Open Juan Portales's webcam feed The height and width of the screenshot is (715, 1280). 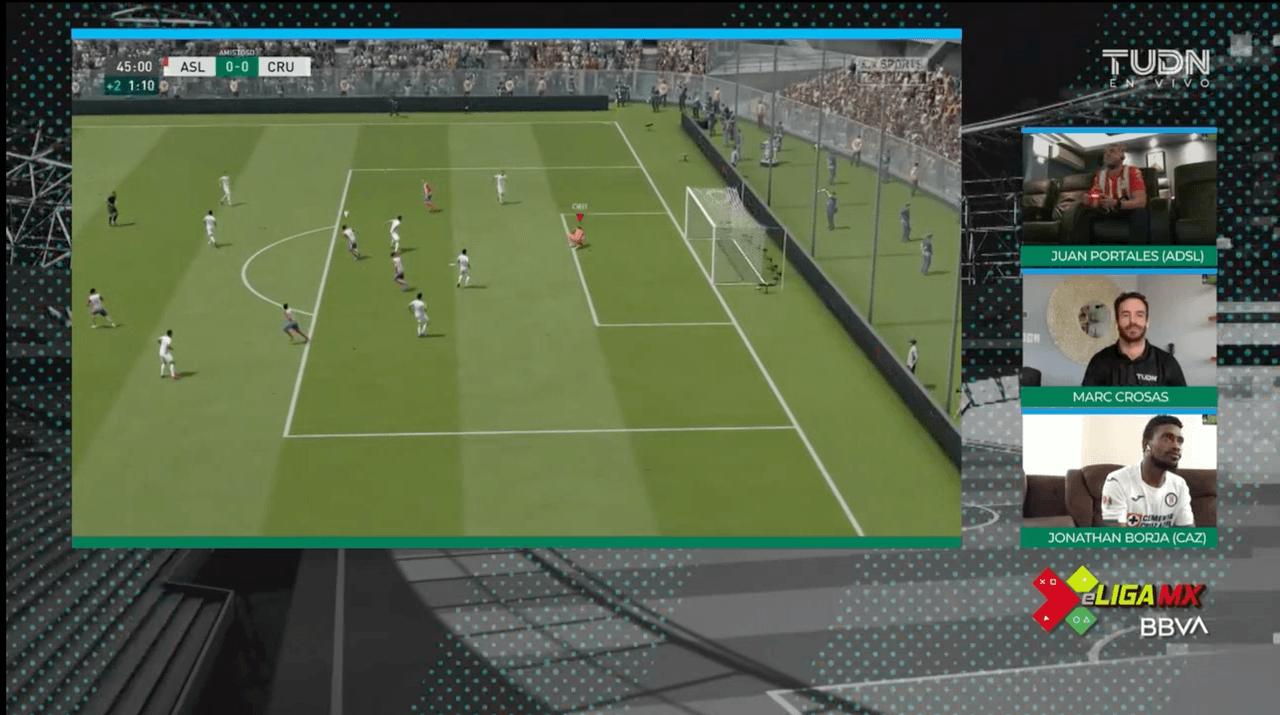[1118, 189]
